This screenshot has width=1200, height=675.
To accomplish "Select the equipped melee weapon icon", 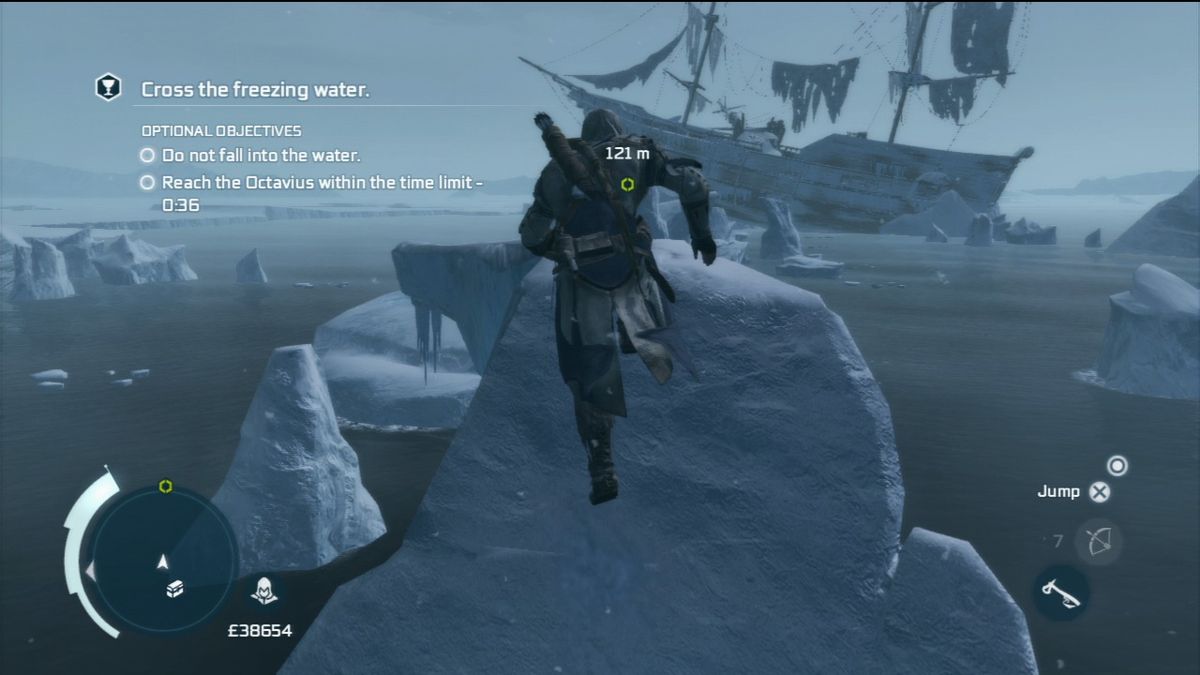I will click(x=1060, y=592).
